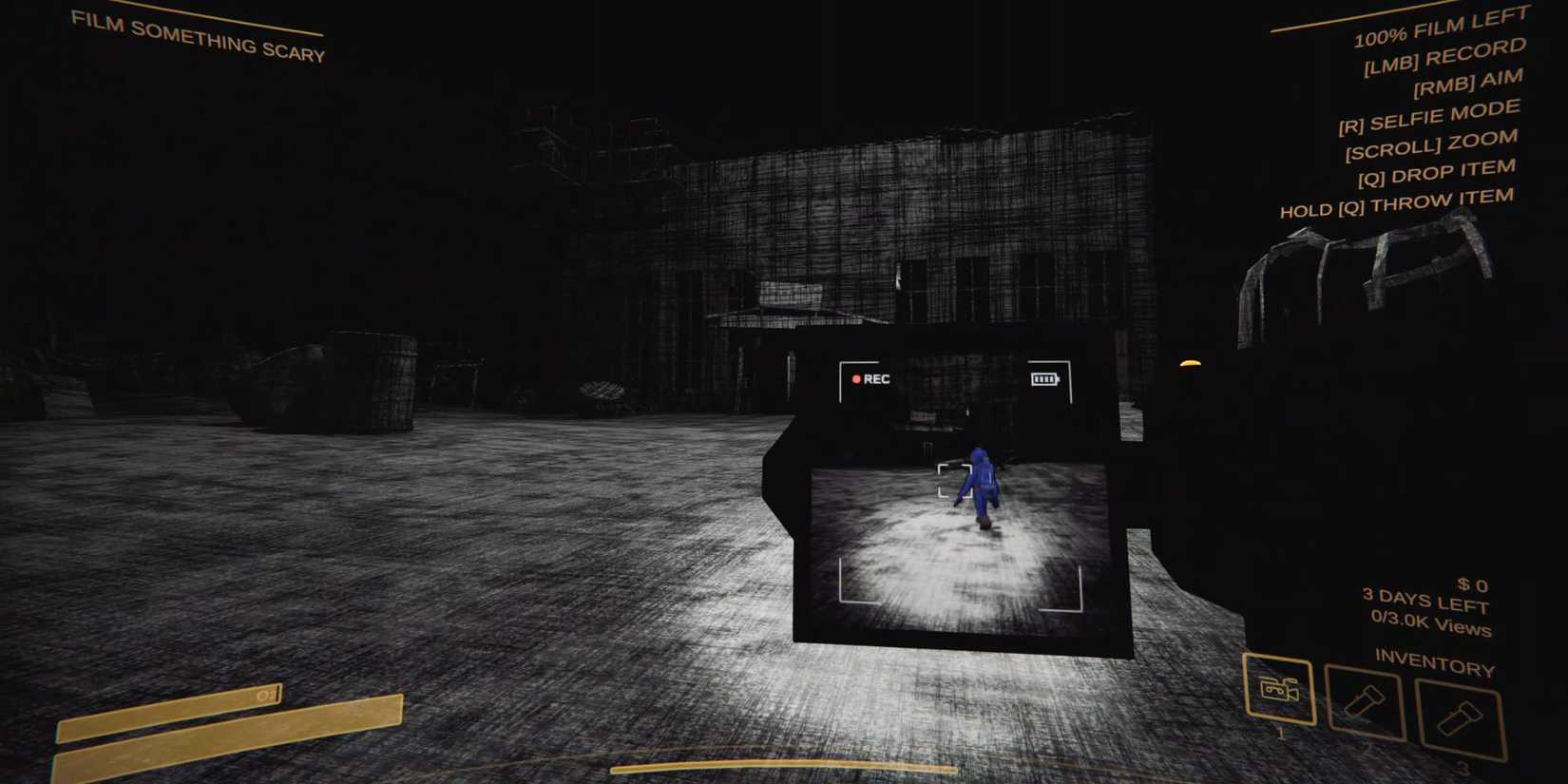Click the blue figure inside the camera viewfinder
1568x784 pixels.
click(x=981, y=485)
